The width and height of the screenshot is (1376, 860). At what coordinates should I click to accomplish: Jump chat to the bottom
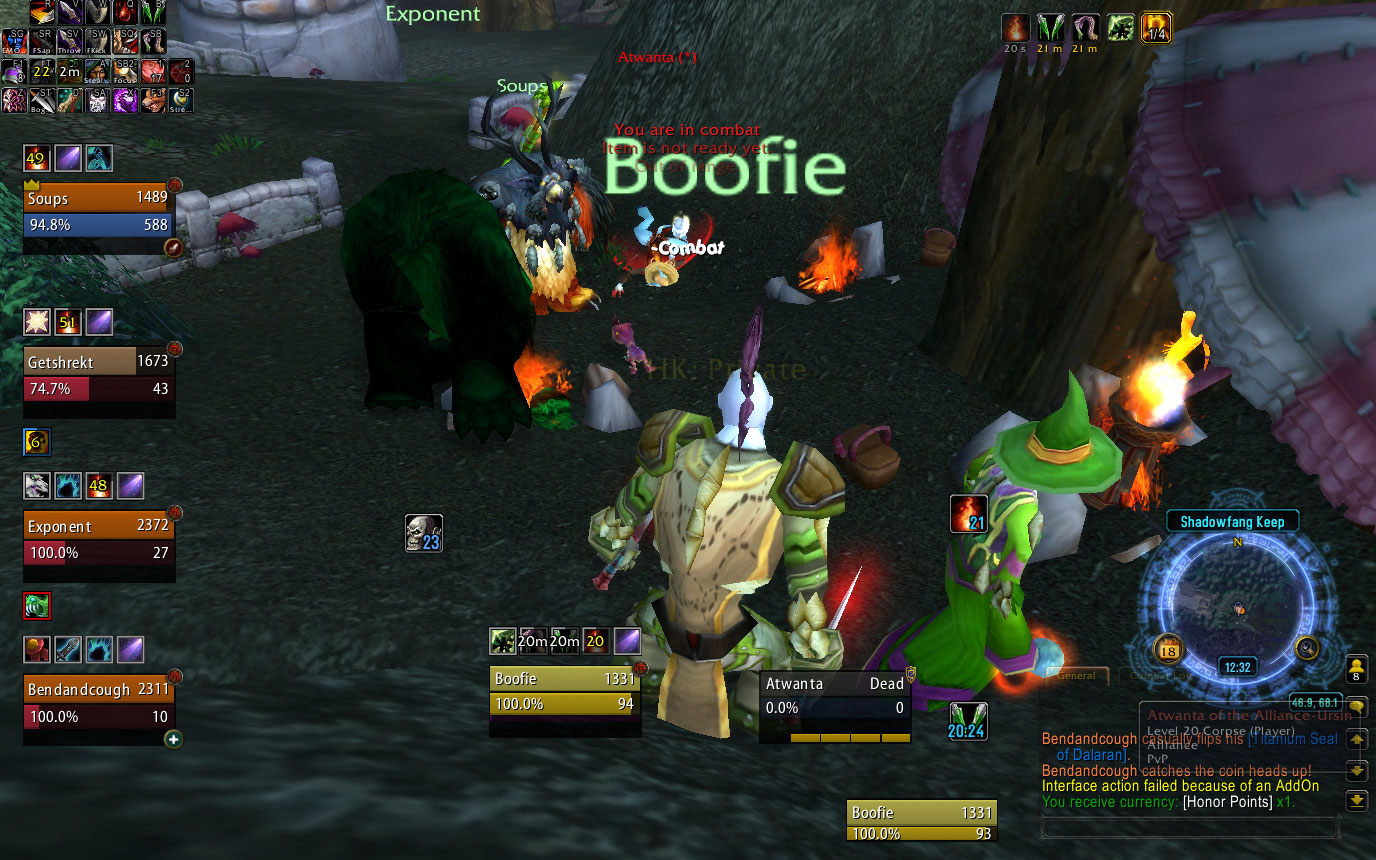(1356, 802)
